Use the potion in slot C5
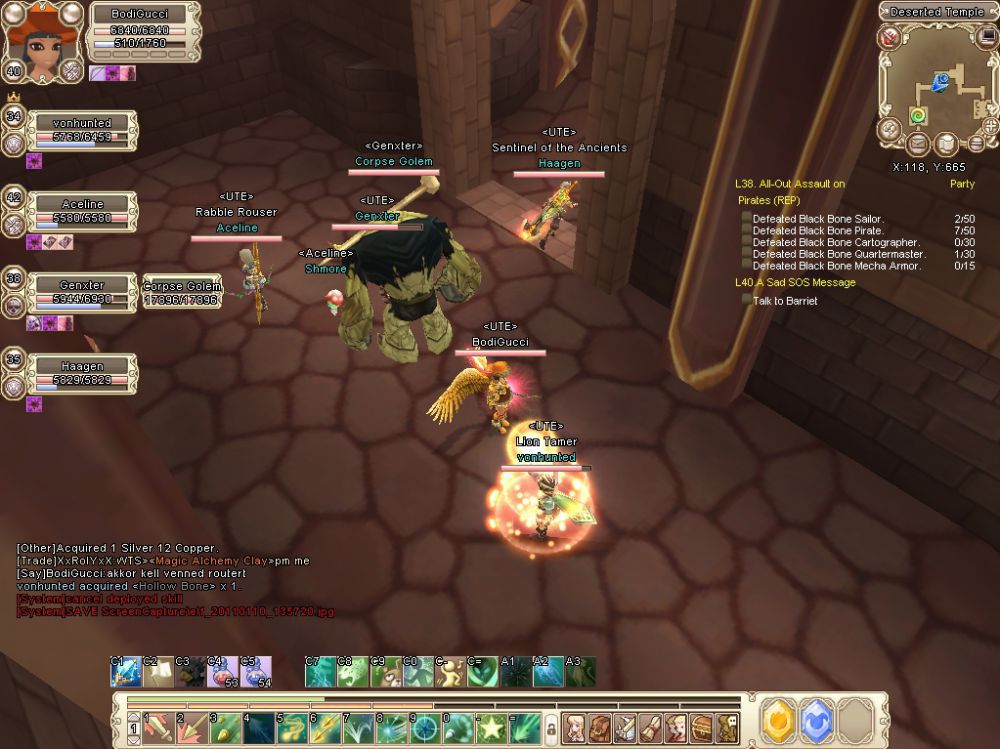The width and height of the screenshot is (1000, 749). [254, 673]
